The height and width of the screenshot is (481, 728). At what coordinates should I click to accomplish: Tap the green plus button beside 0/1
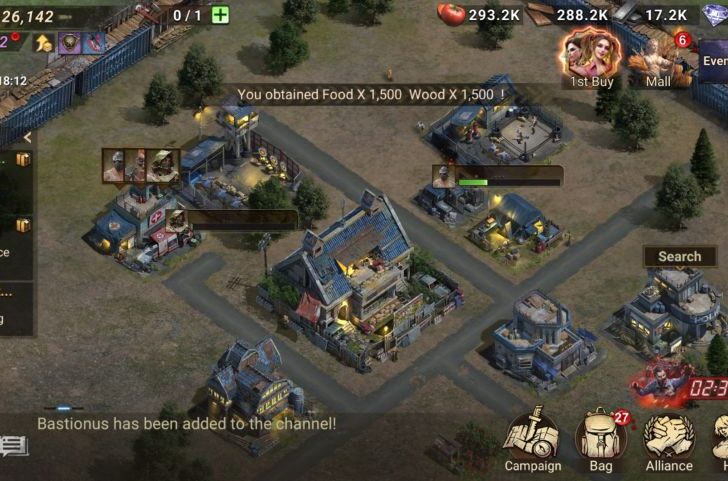pyautogui.click(x=220, y=15)
